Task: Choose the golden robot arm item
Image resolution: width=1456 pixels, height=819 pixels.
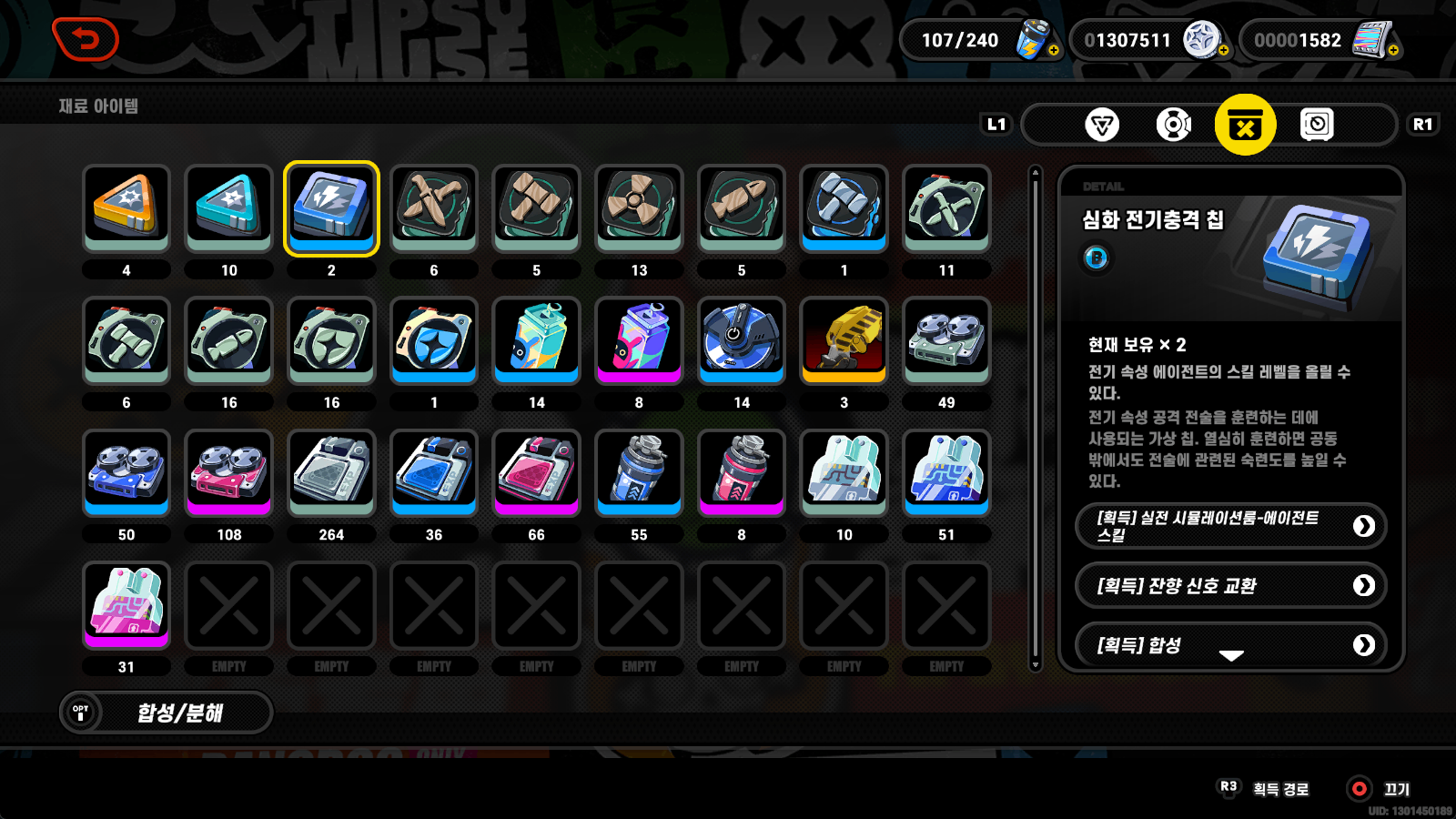Action: [844, 340]
